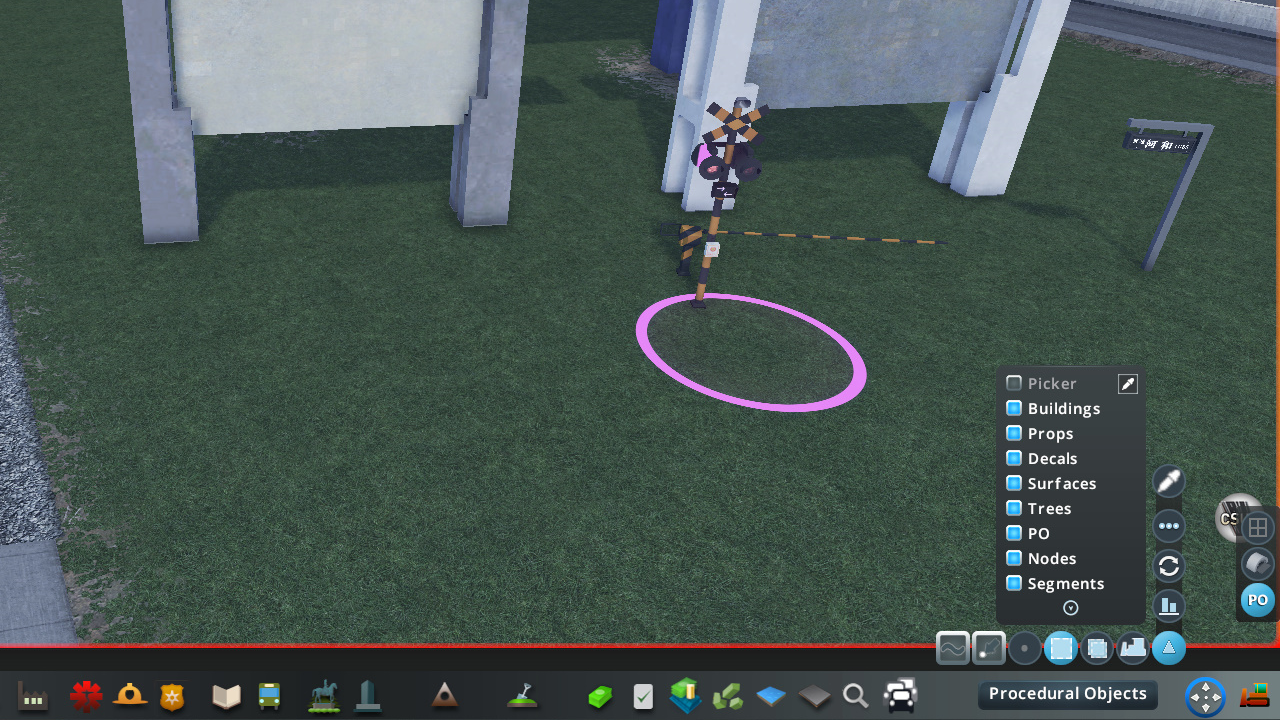This screenshot has width=1280, height=720.
Task: Open the Public Transport menu
Action: [x=270, y=695]
